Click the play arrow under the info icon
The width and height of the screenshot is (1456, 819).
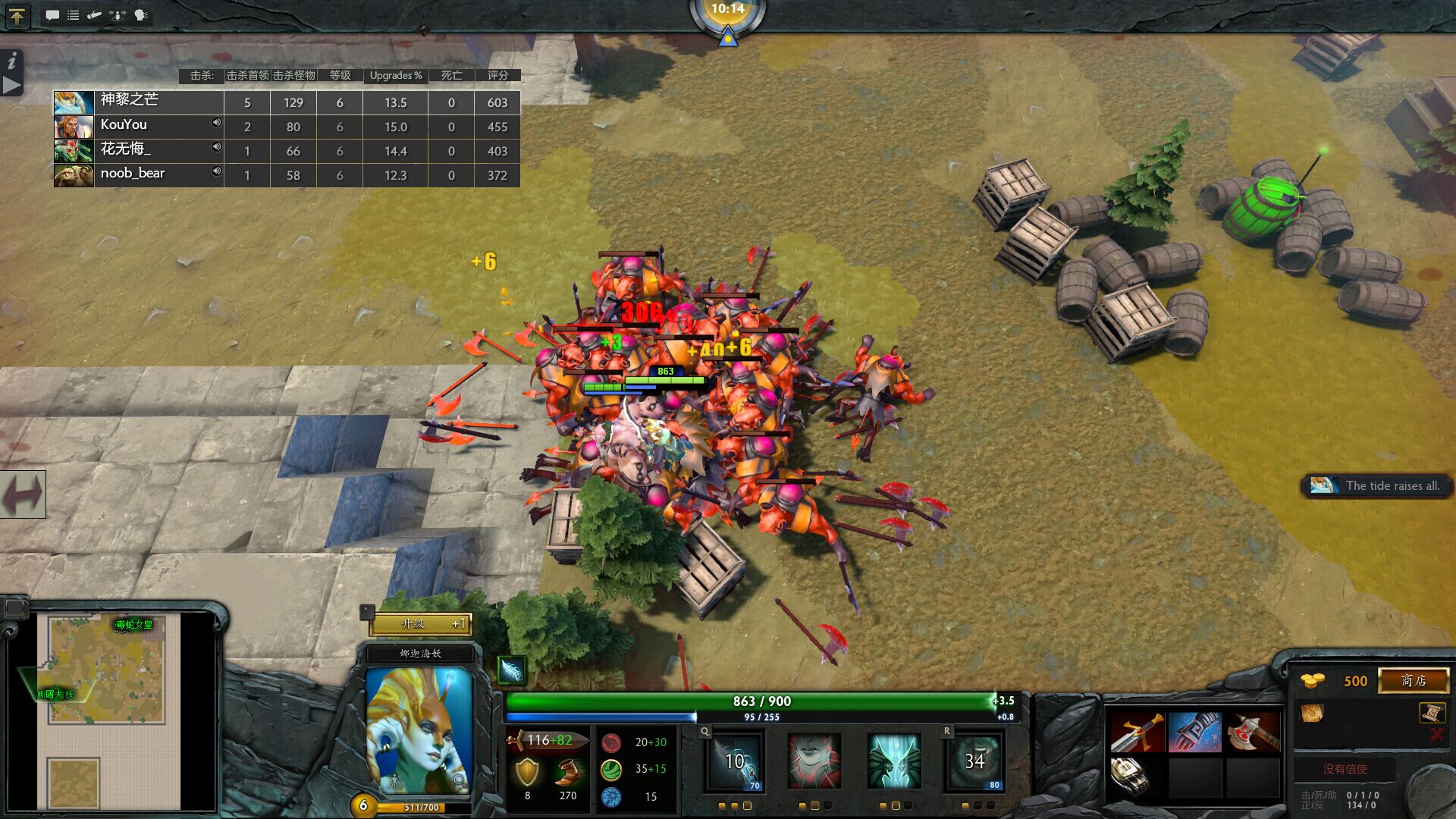coord(11,86)
